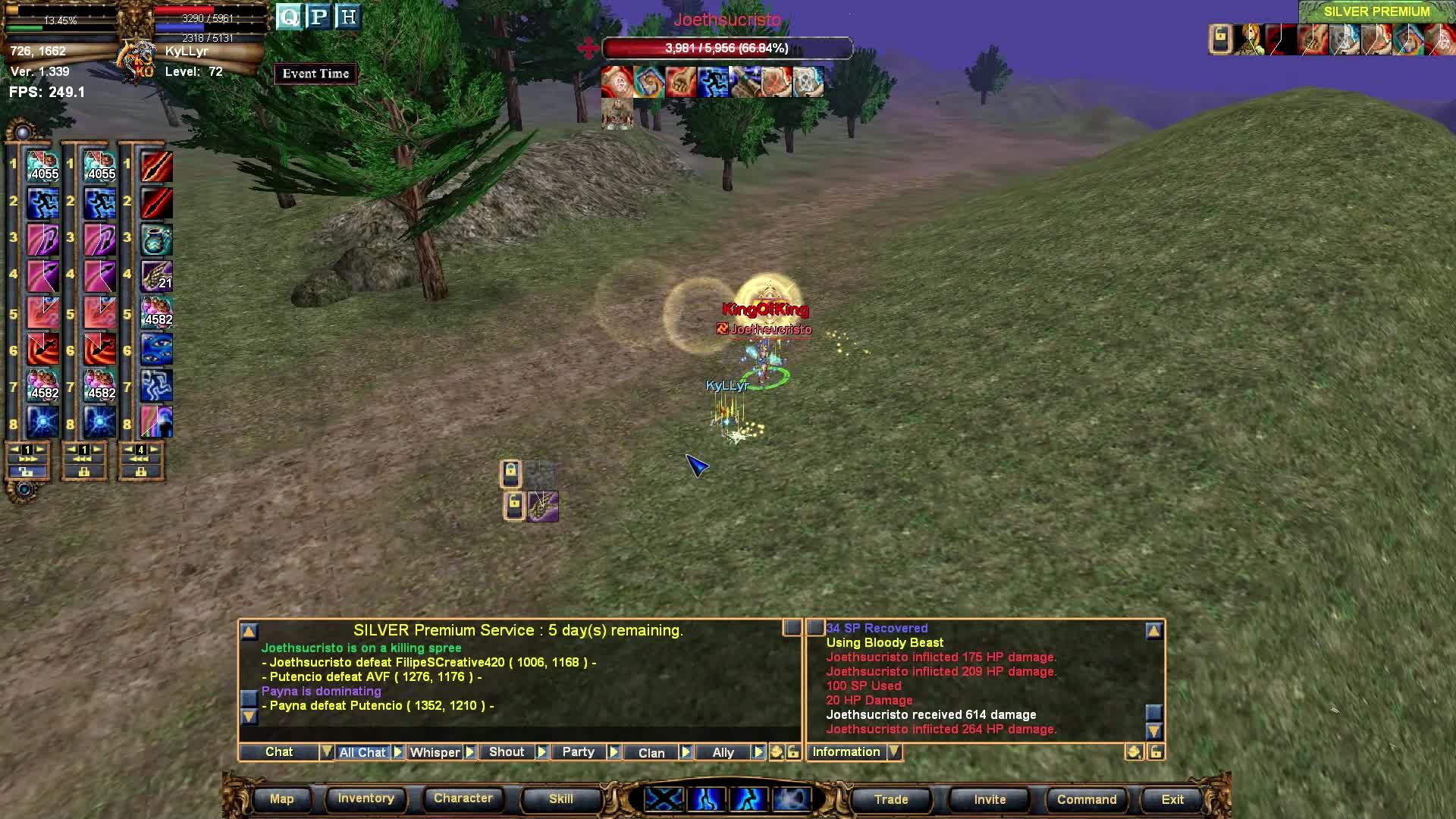Click the Invite button

(990, 799)
